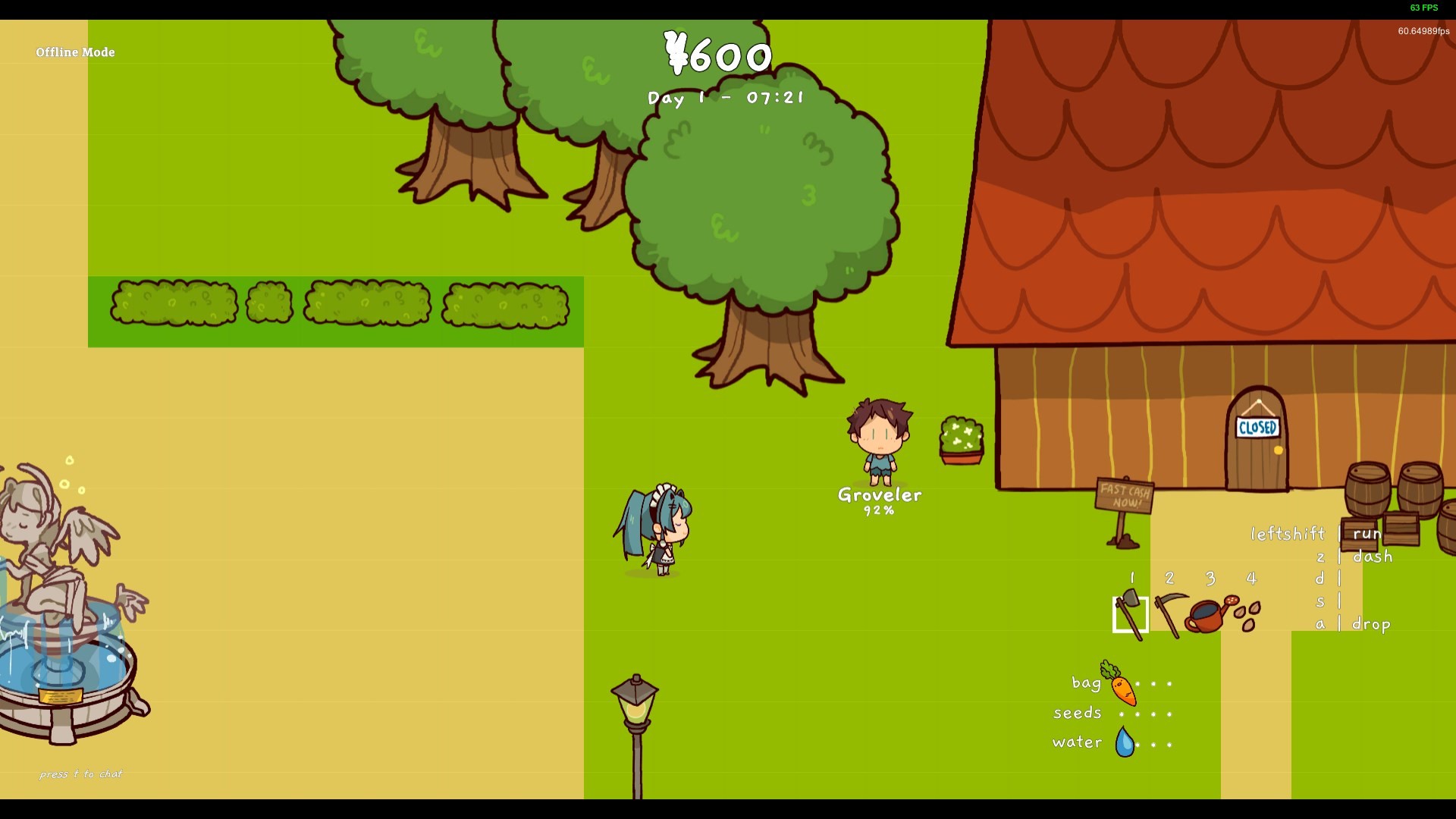Click the water droplet inventory icon

(x=1125, y=740)
